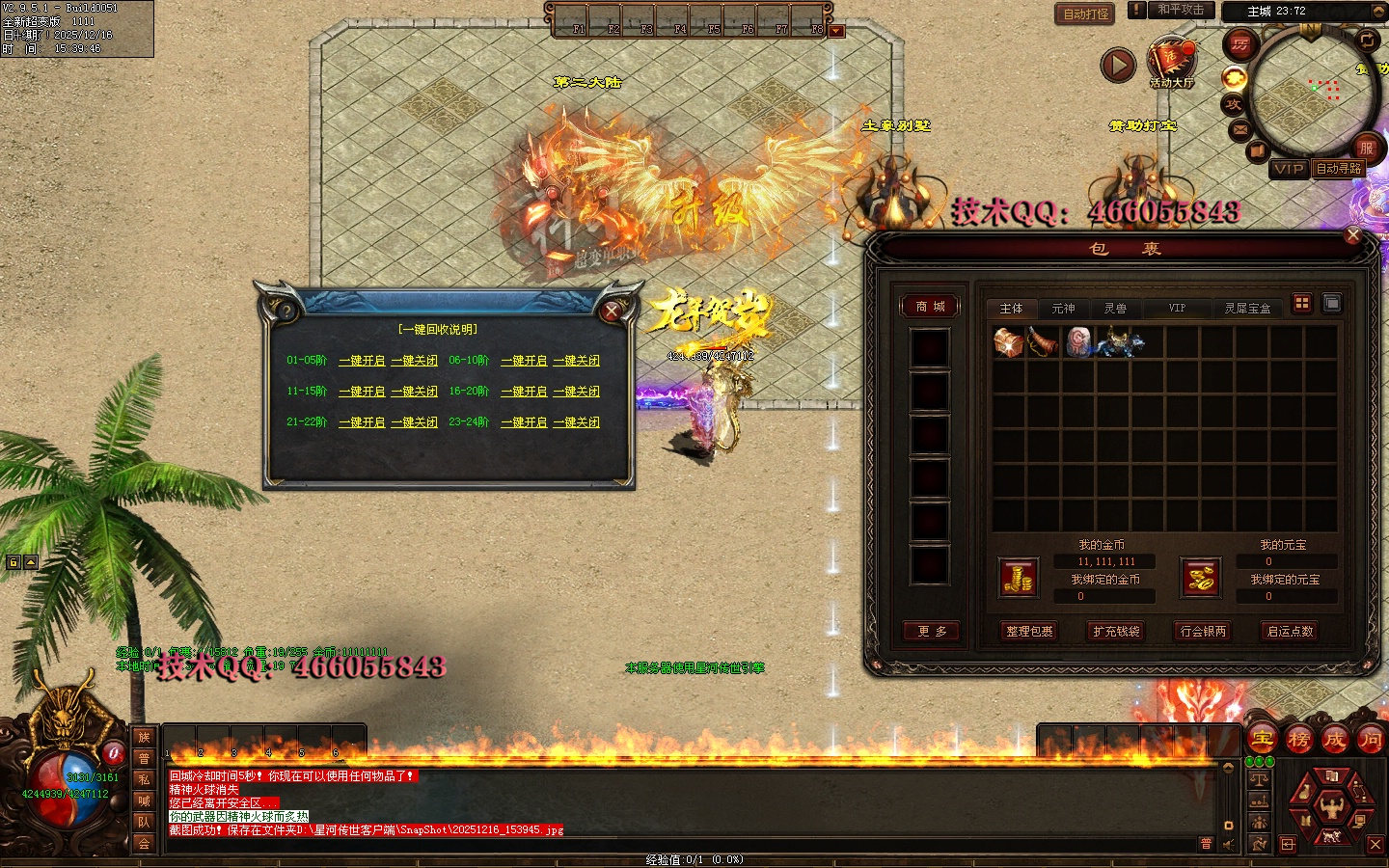Close the 包裹 inventory window
The image size is (1389, 868).
[x=1352, y=235]
